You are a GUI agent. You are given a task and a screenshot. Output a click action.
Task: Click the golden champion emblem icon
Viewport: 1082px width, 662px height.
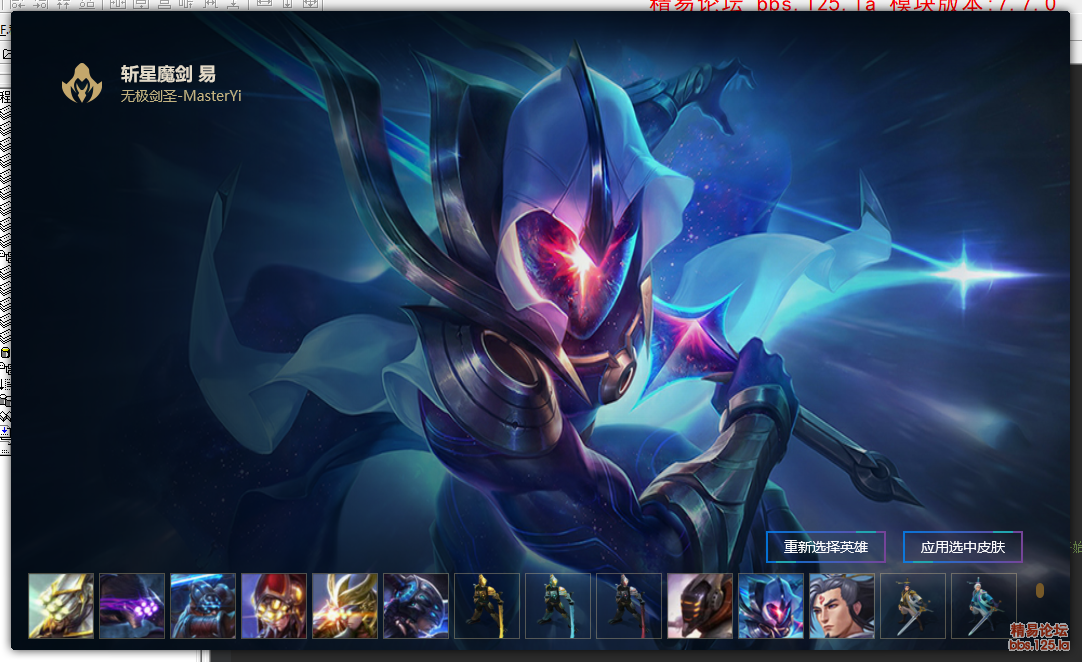[x=82, y=83]
